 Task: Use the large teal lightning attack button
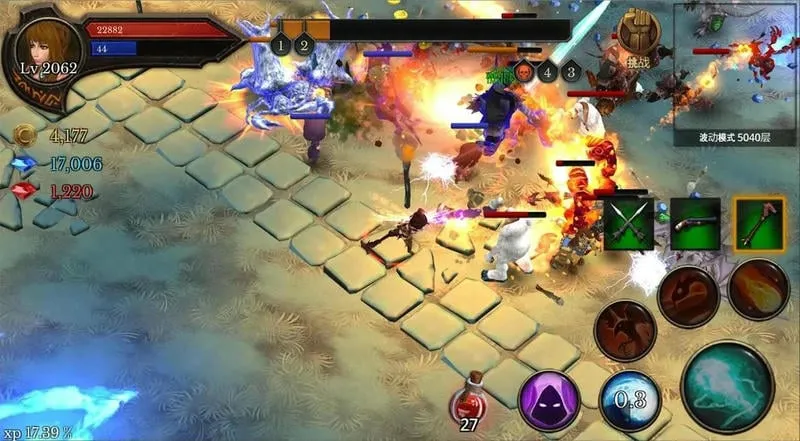(x=726, y=387)
